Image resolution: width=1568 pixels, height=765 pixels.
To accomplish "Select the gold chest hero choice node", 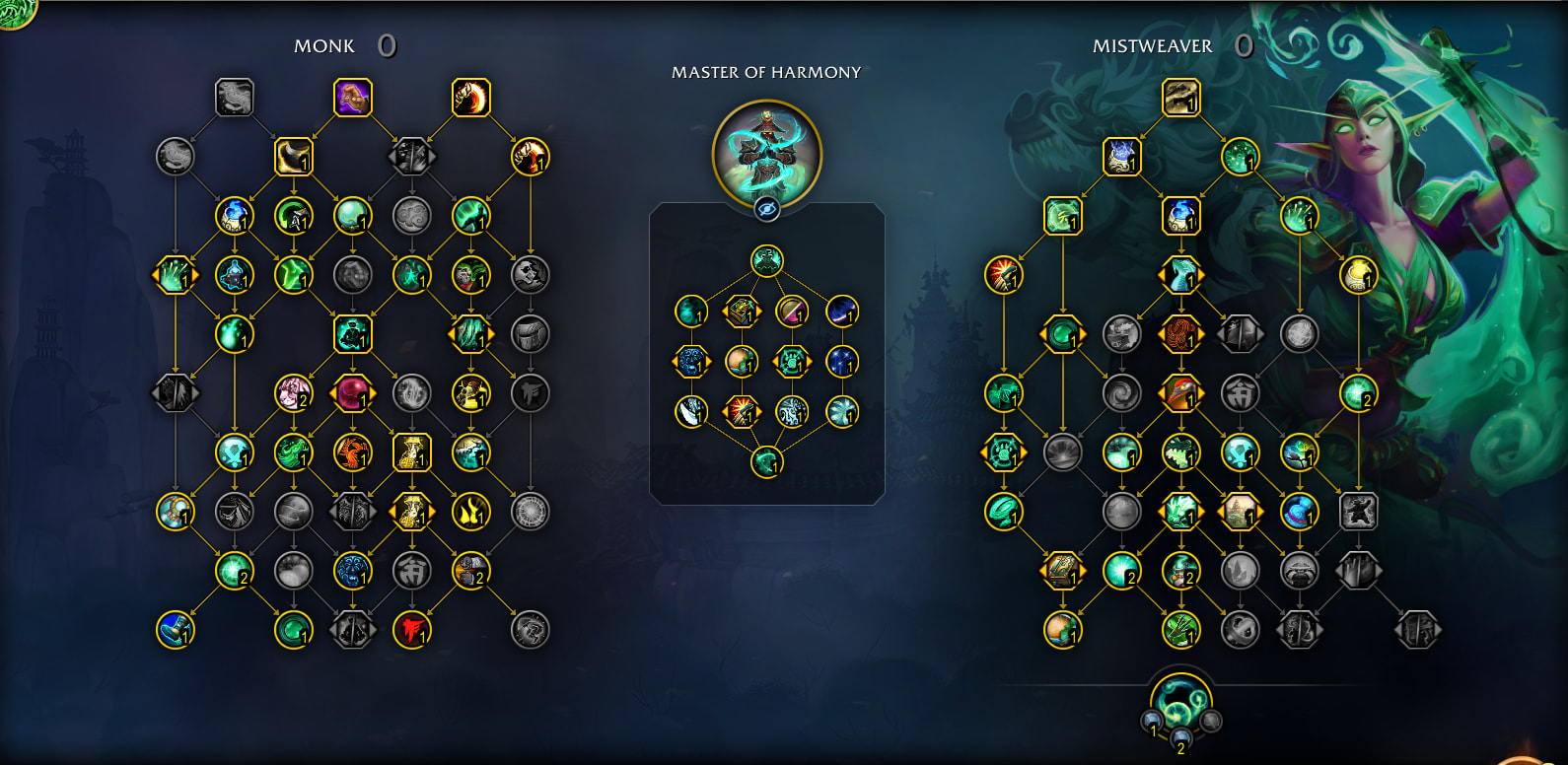I will click(x=742, y=312).
